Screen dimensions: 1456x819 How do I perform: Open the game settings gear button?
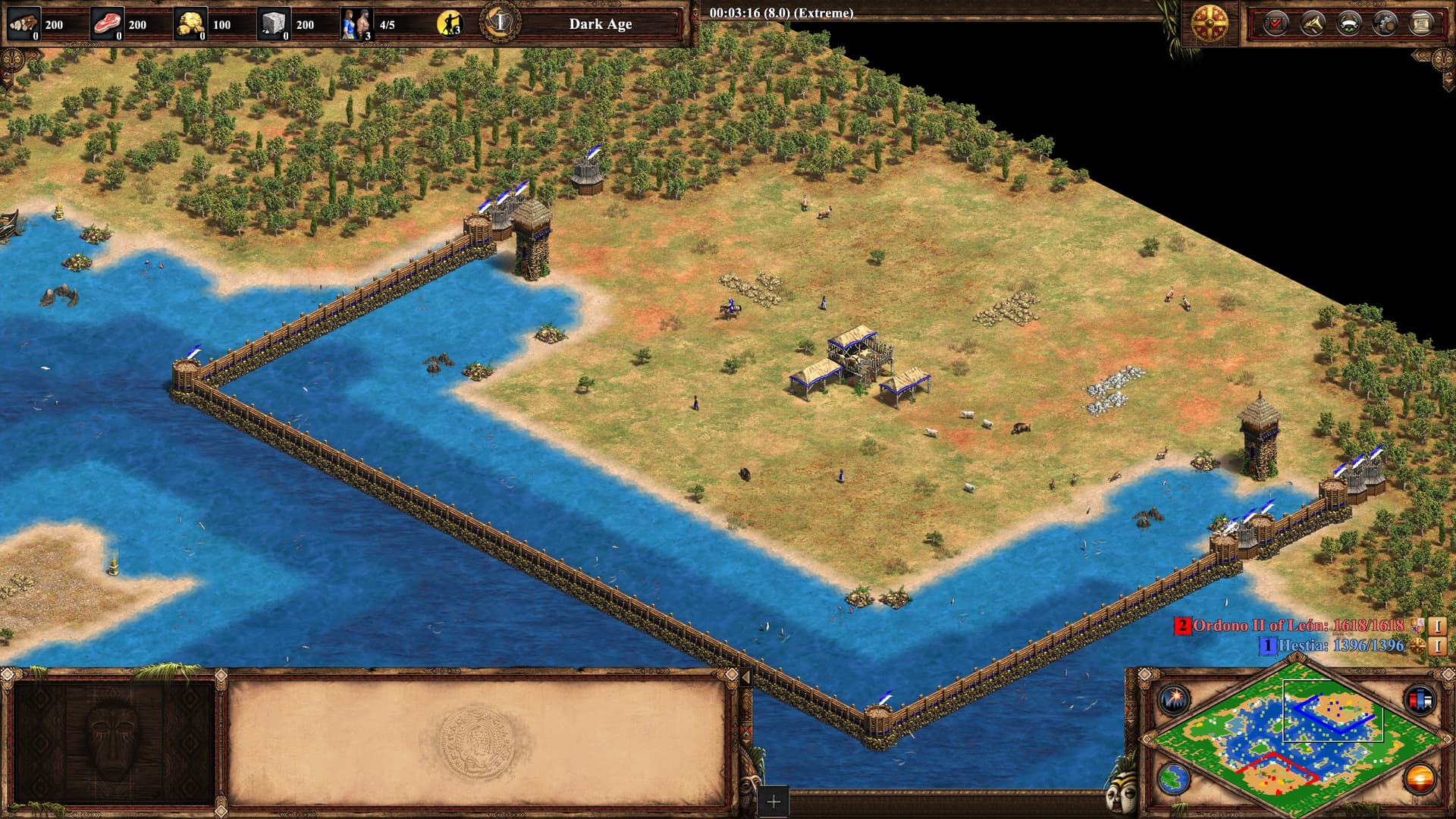click(1385, 24)
